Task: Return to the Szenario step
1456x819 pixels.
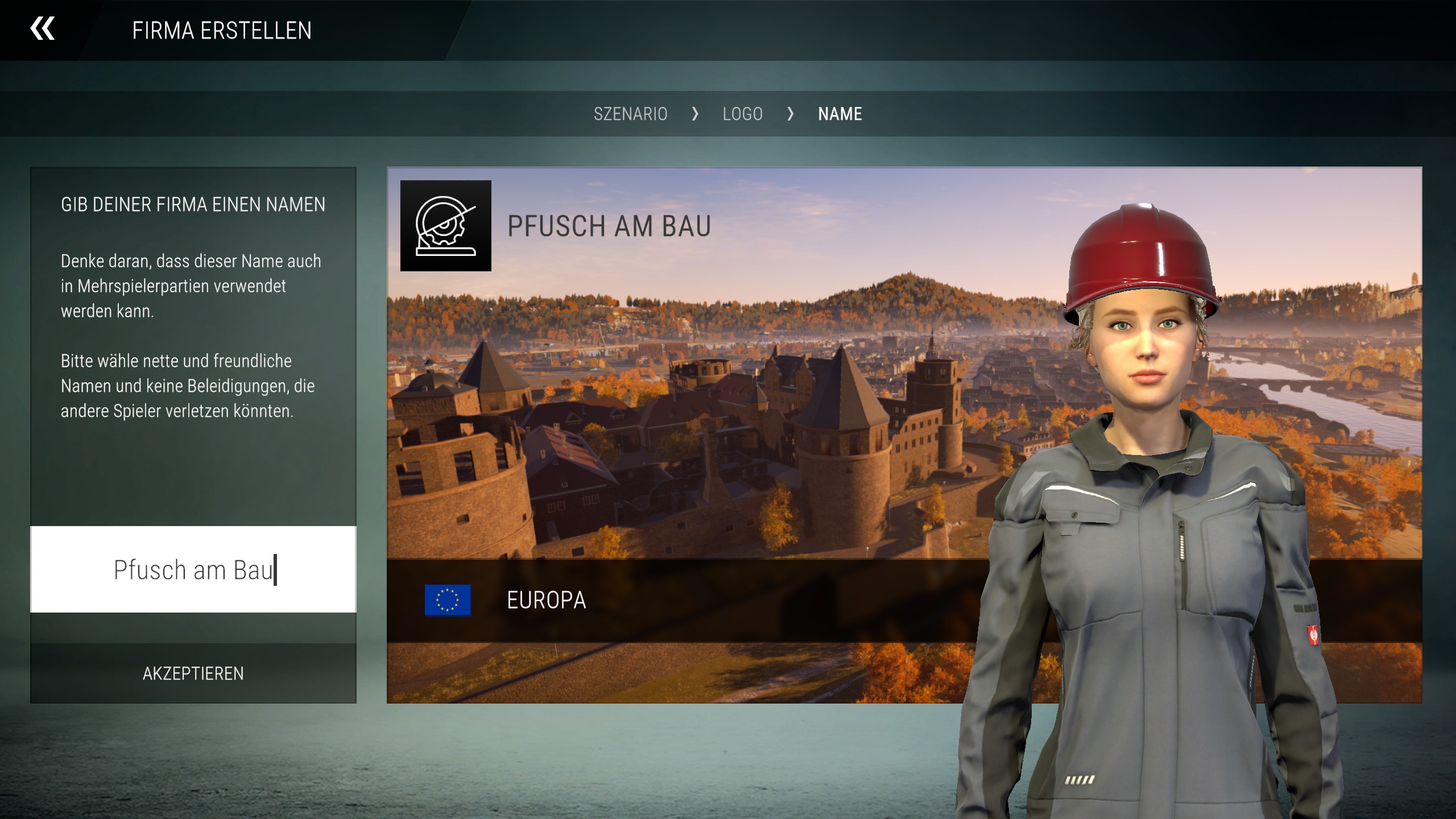Action: coord(630,114)
